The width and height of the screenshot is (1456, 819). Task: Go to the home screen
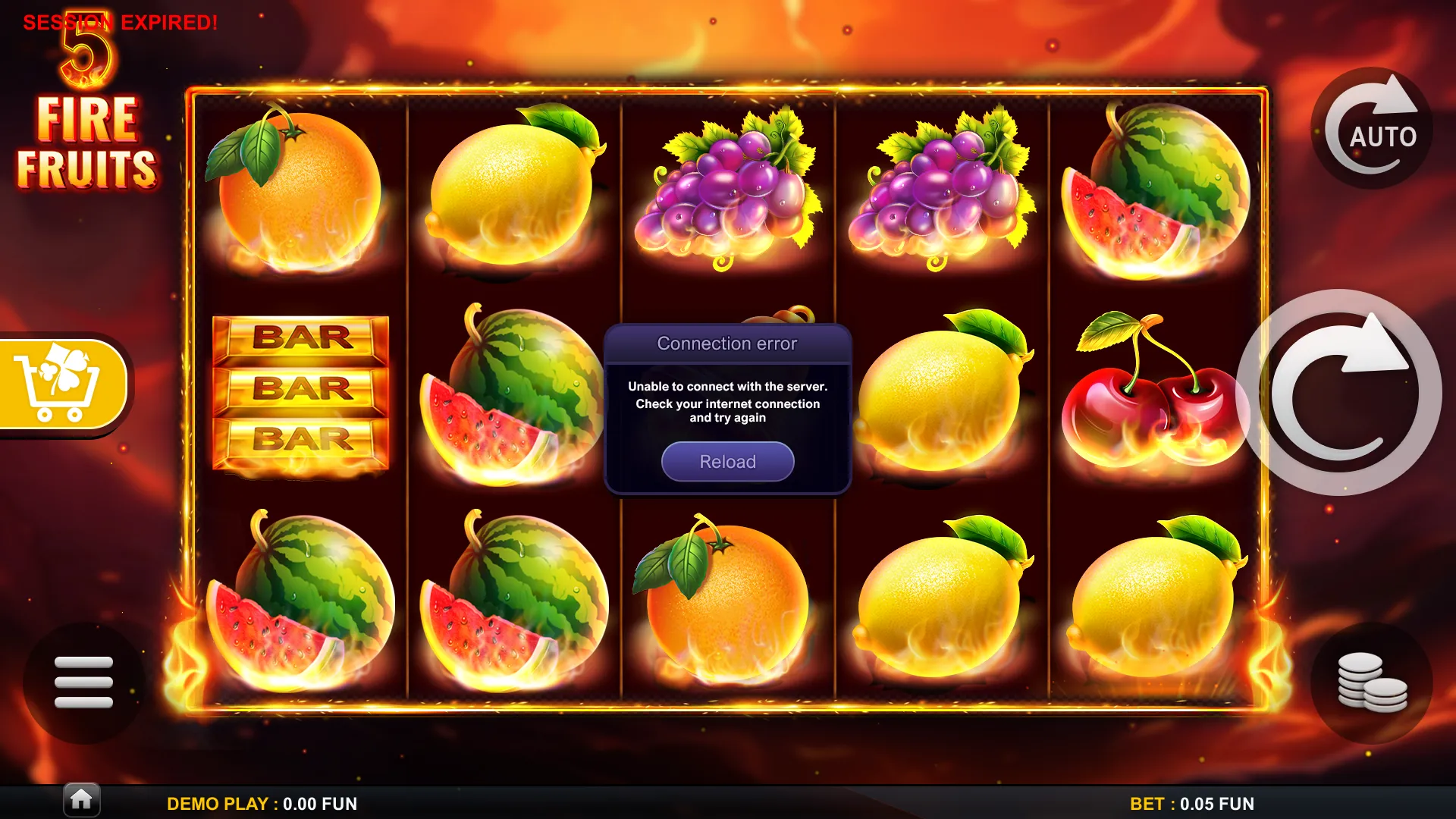(81, 799)
